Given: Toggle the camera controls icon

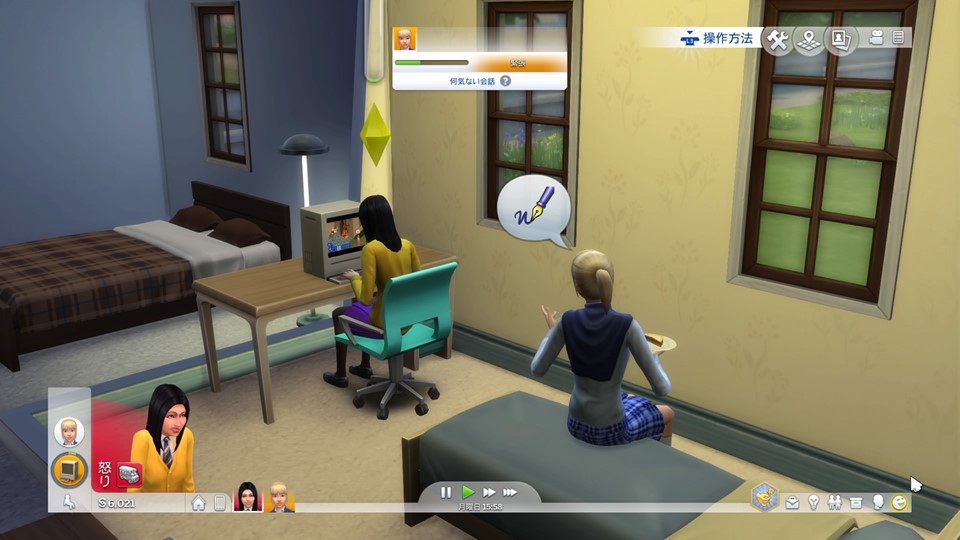Looking at the screenshot, I should pyautogui.click(x=877, y=38).
